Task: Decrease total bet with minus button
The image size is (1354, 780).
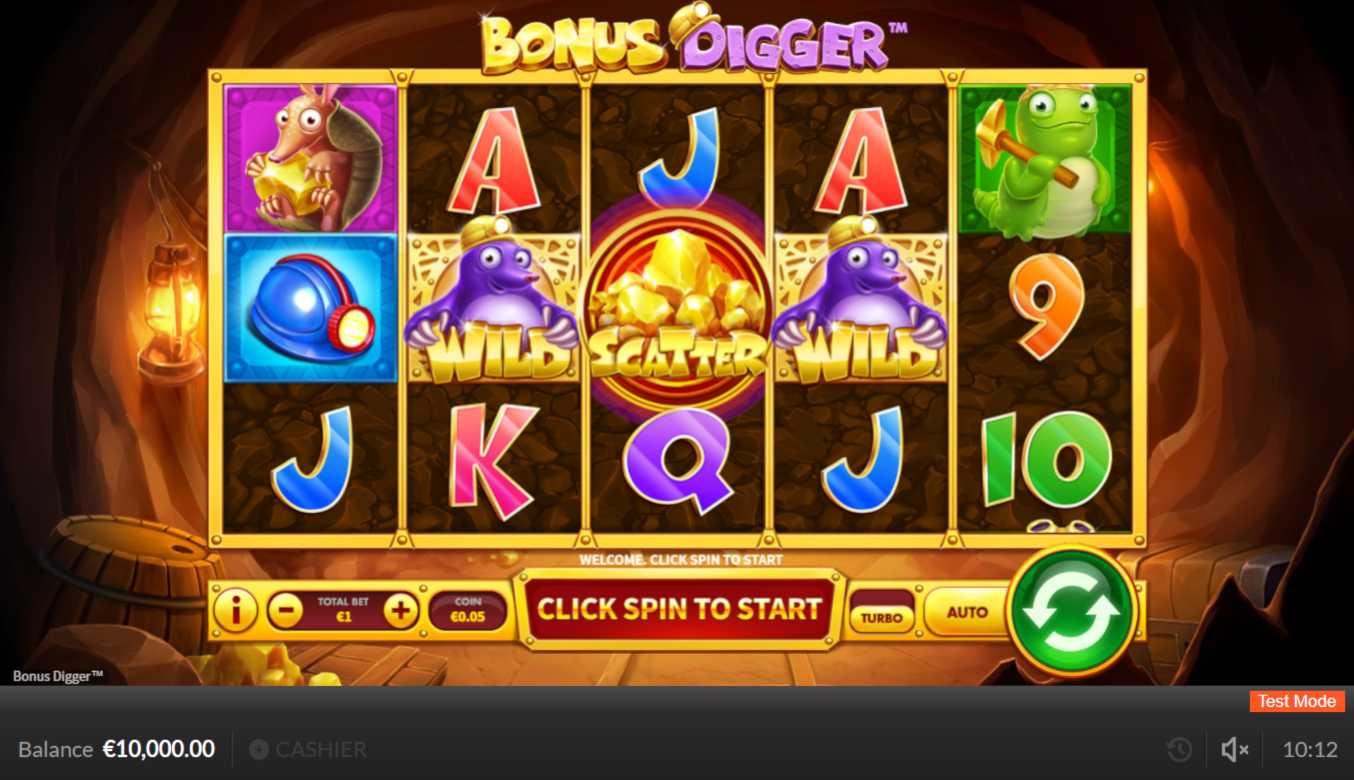Action: (x=285, y=610)
